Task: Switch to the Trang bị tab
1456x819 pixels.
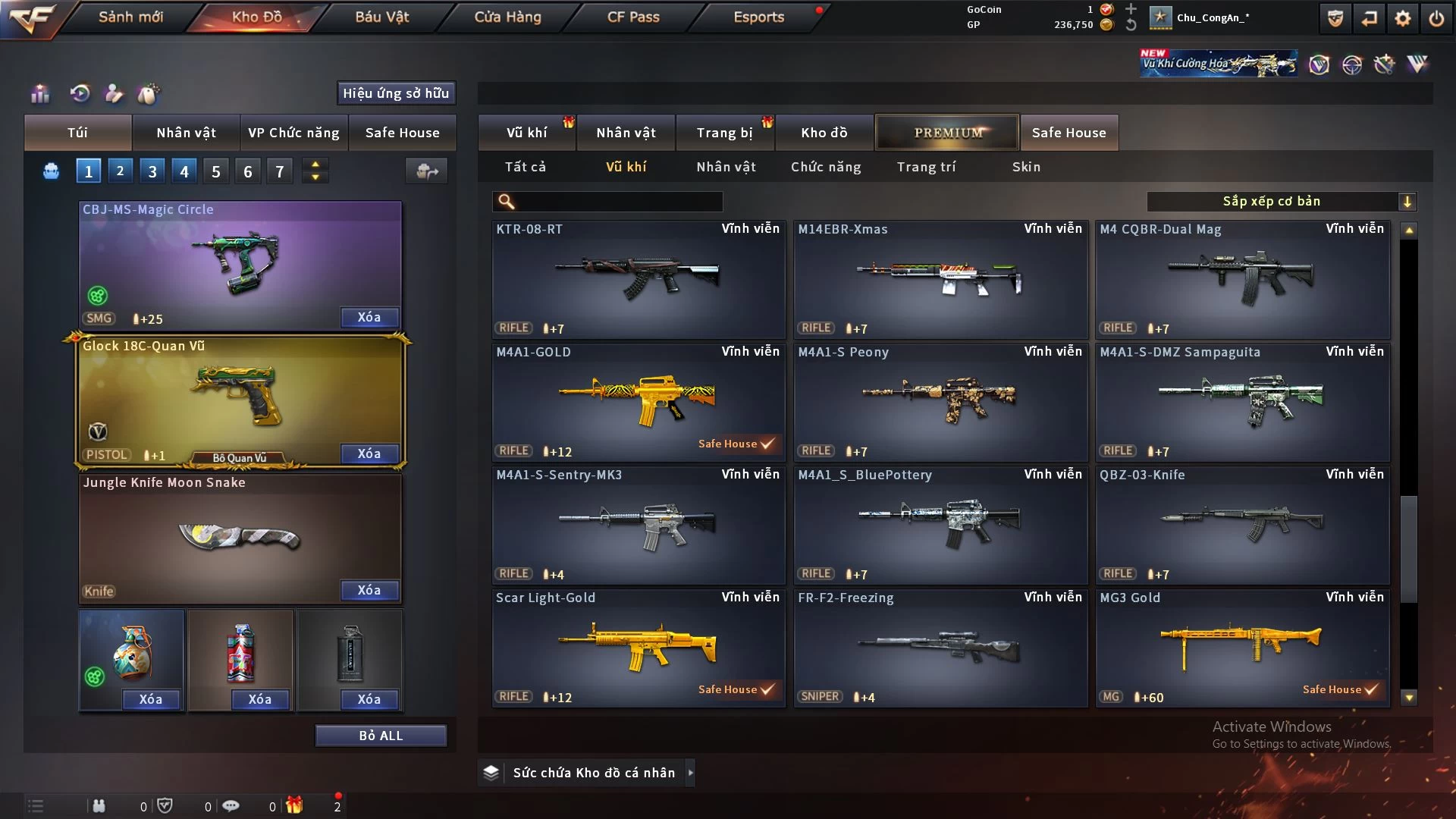Action: (x=724, y=133)
